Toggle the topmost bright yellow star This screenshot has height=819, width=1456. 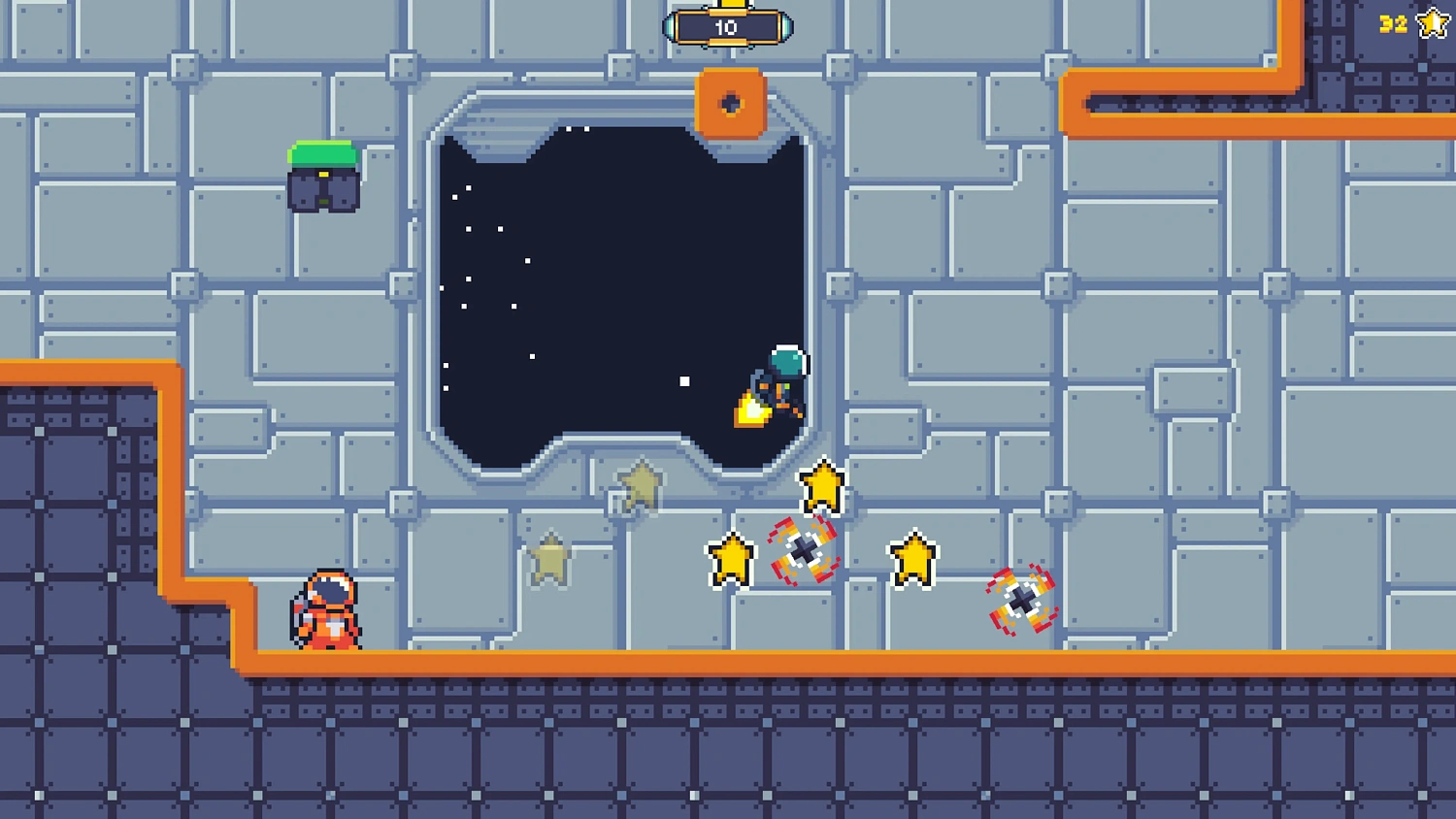[821, 485]
